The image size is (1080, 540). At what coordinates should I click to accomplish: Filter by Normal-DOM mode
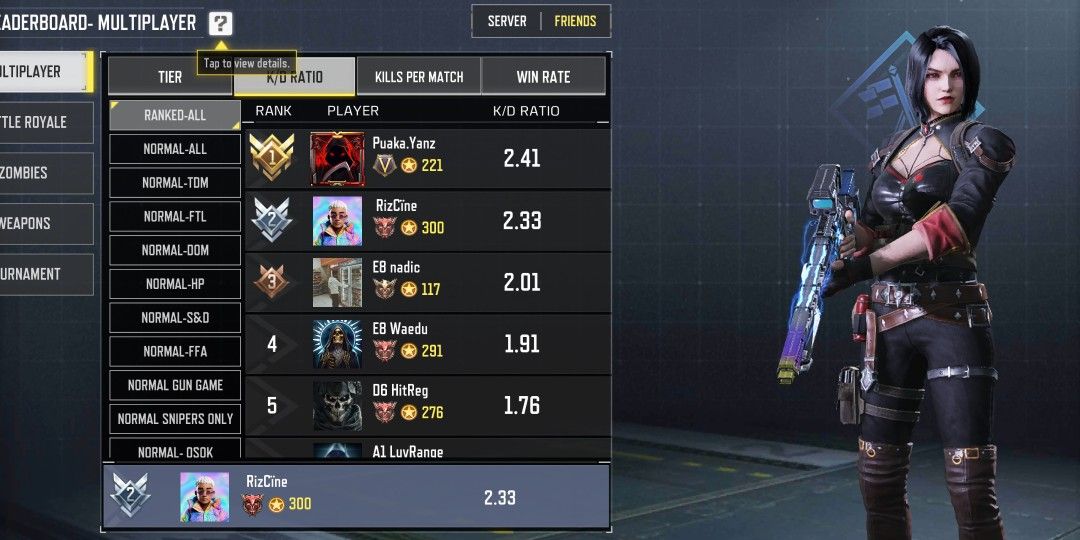coord(175,250)
